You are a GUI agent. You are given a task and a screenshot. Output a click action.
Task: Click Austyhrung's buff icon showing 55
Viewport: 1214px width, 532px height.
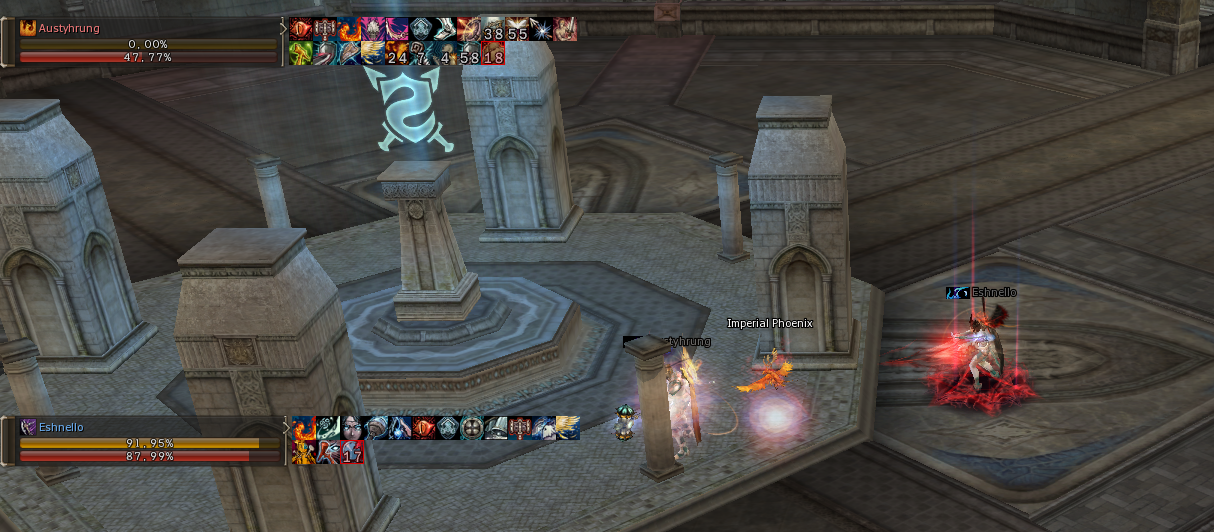coord(517,30)
